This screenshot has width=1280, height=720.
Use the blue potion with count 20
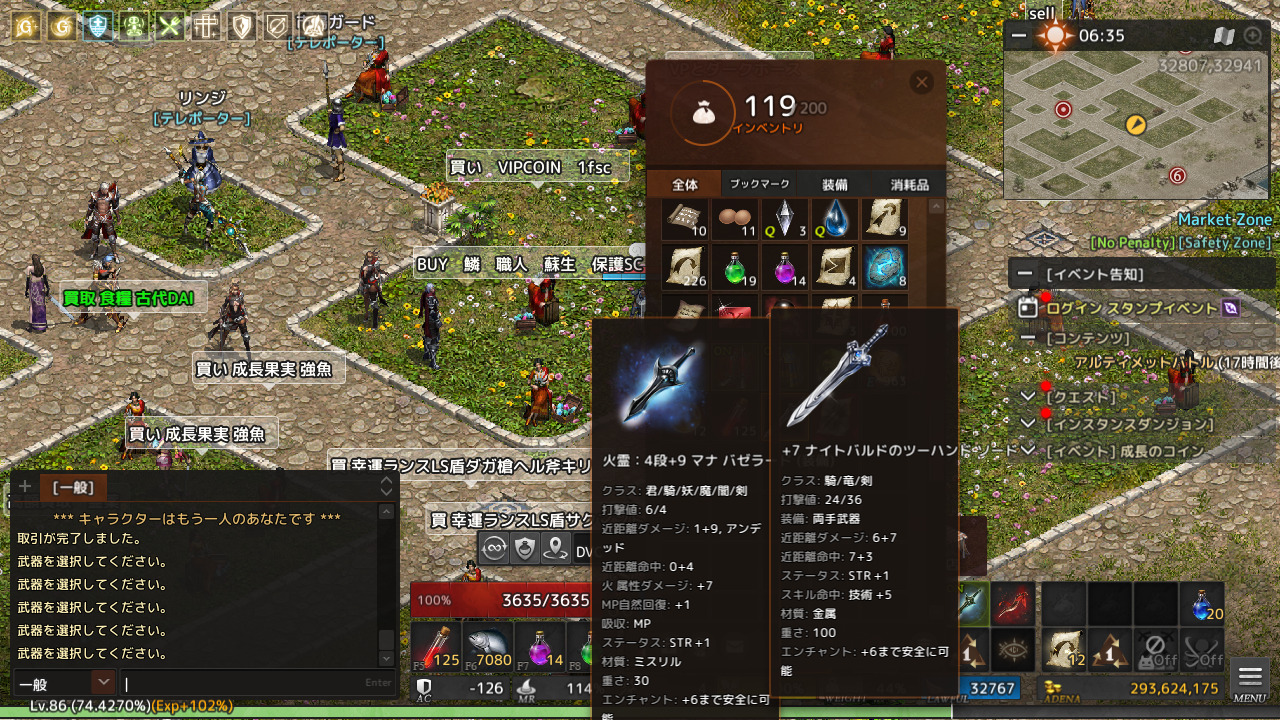pos(1201,604)
